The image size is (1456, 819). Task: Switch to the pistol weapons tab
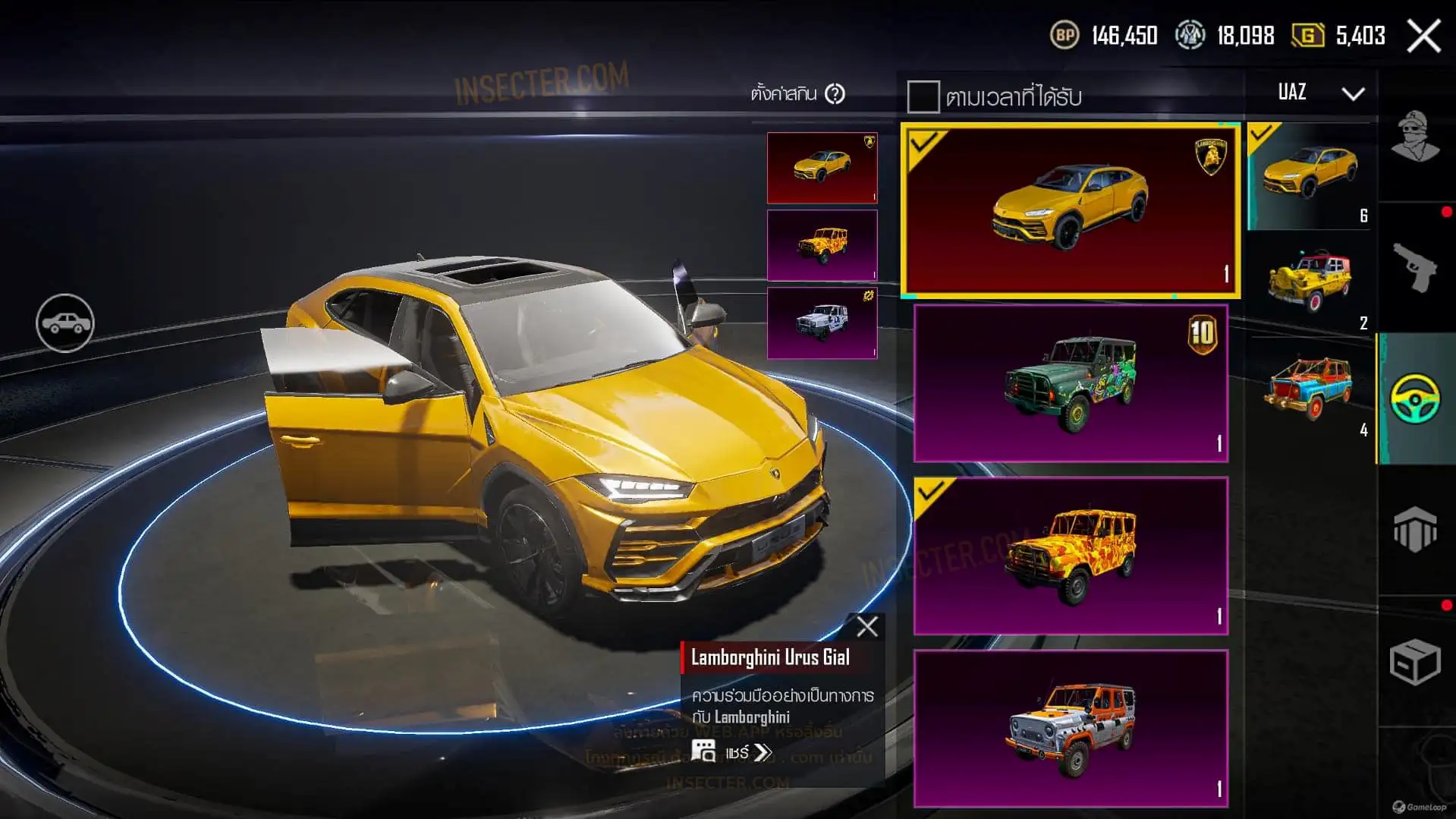[x=1415, y=267]
